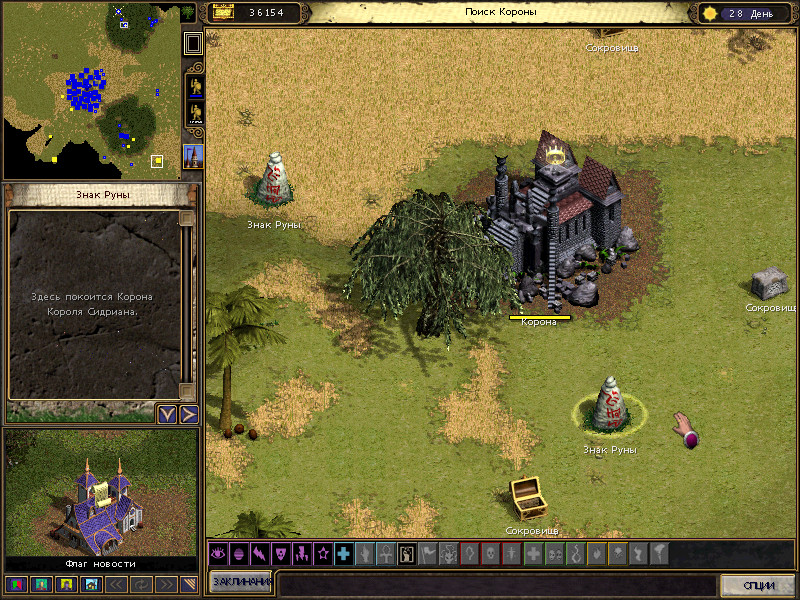
Task: Open the ОПЦИИ options button
Action: [757, 584]
